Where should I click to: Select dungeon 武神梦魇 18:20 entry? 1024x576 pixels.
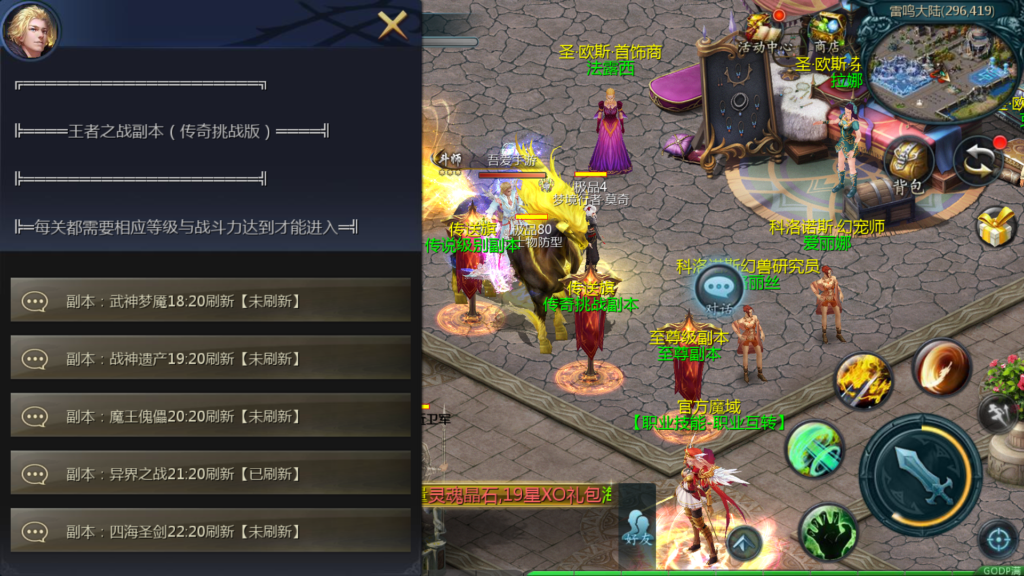[x=210, y=300]
